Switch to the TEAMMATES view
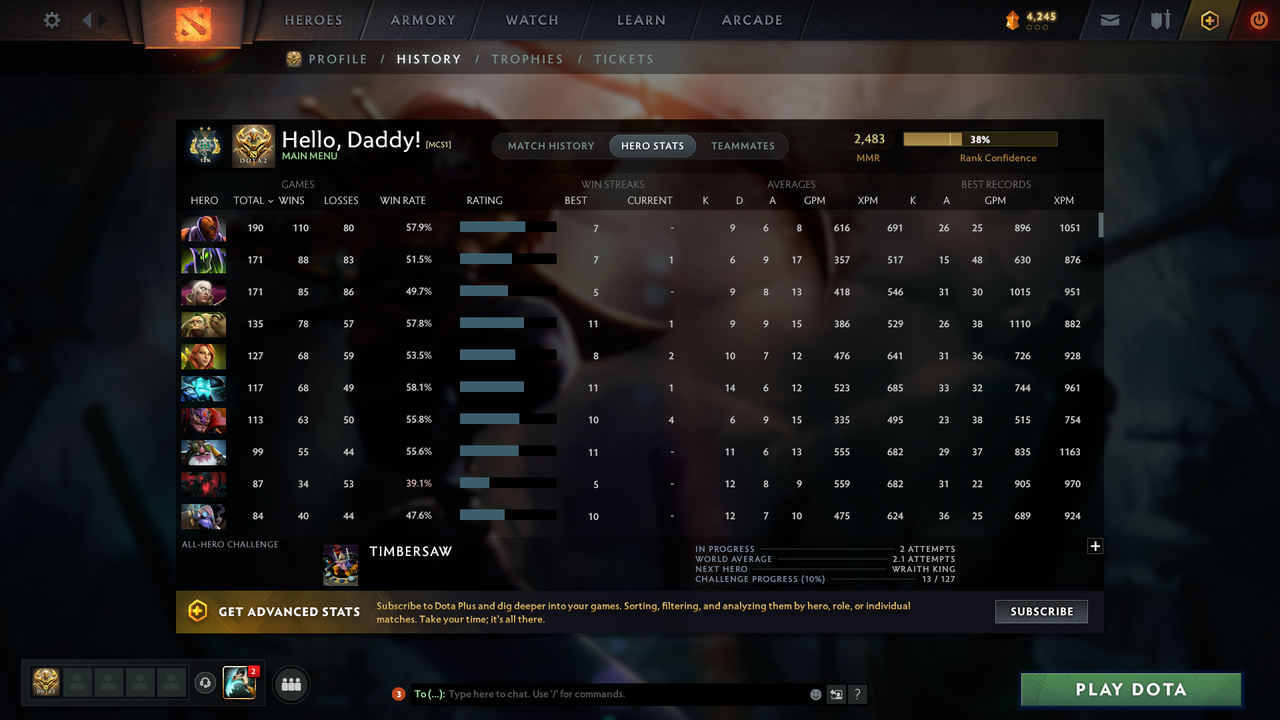Image resolution: width=1280 pixels, height=720 pixels. click(x=742, y=145)
